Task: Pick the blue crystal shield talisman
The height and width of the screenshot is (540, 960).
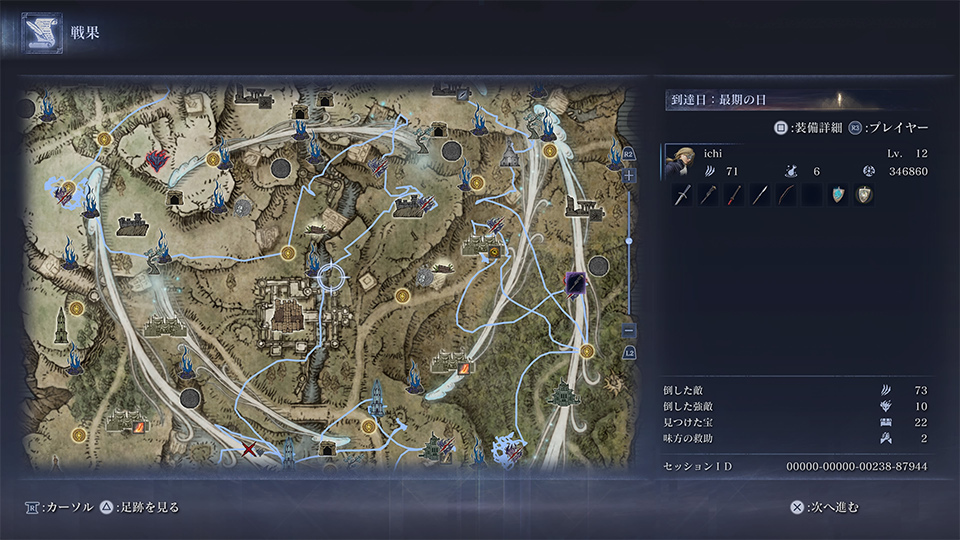Action: click(x=839, y=196)
